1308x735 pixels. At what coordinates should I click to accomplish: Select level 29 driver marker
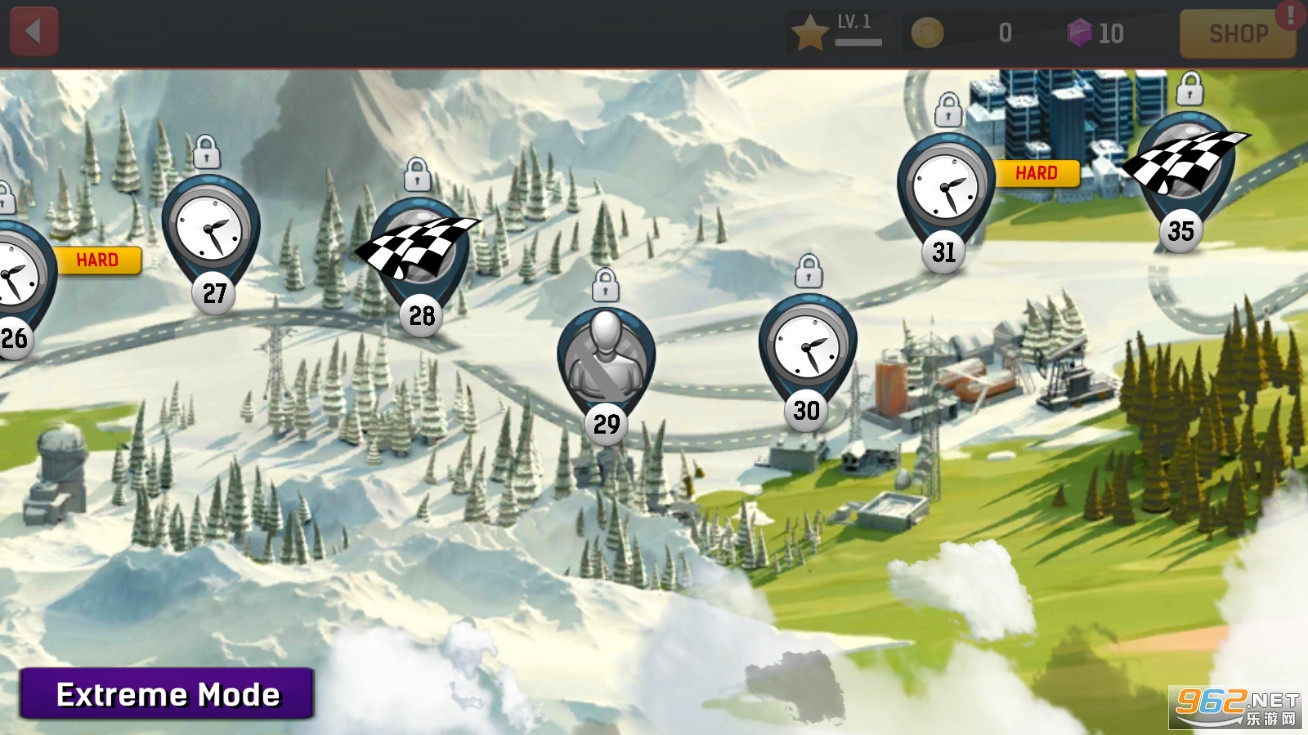click(606, 362)
